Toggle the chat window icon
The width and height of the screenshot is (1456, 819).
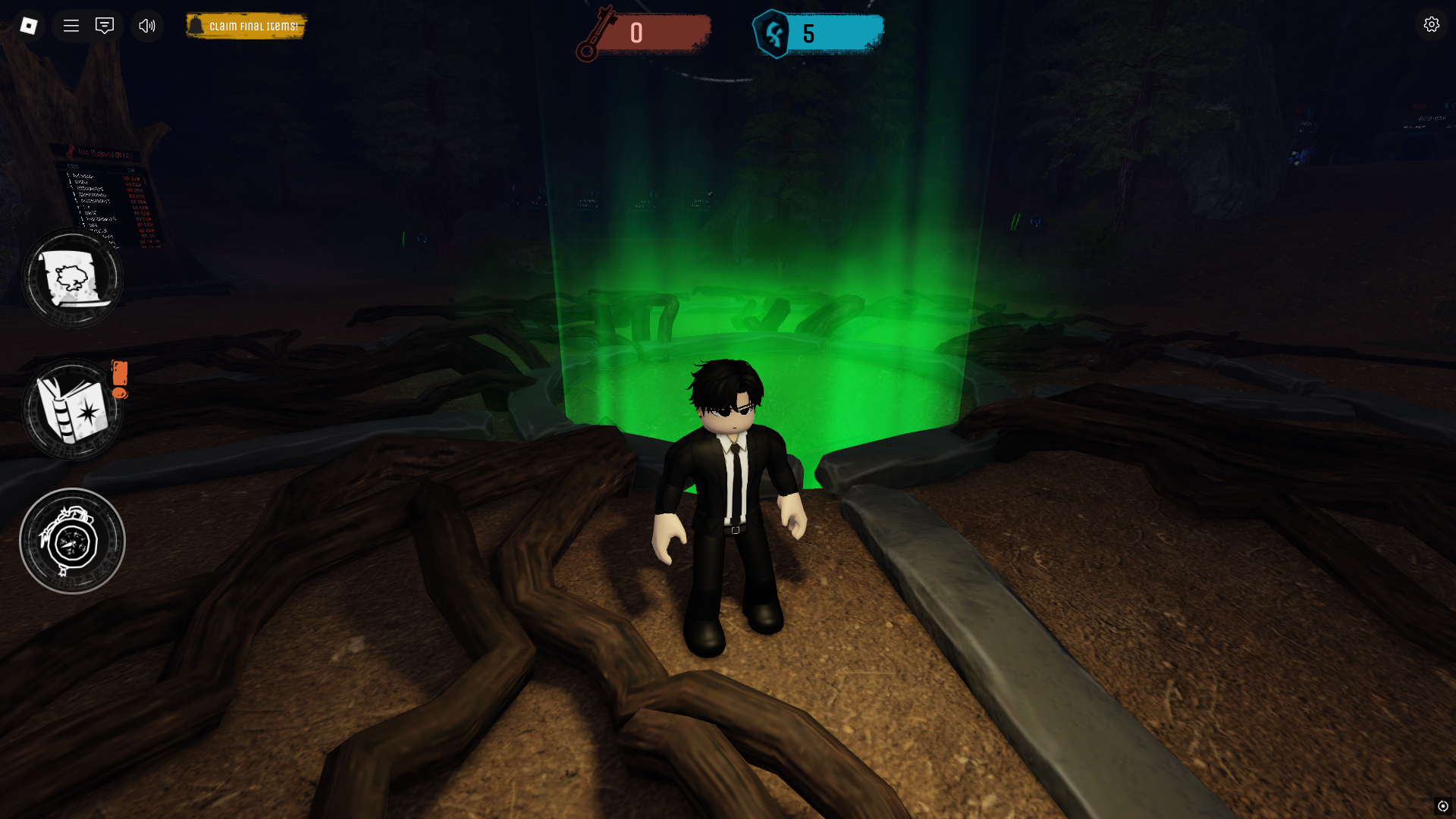(x=105, y=26)
